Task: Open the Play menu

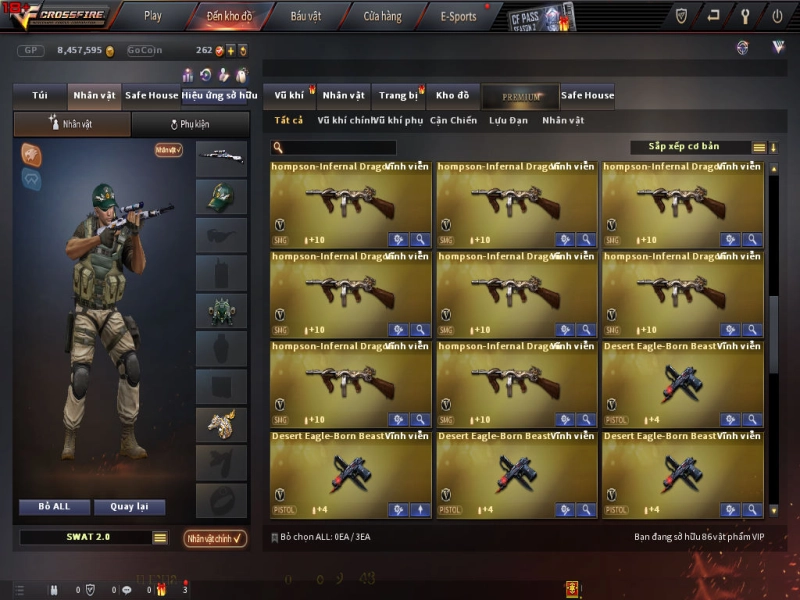Action: click(x=152, y=16)
